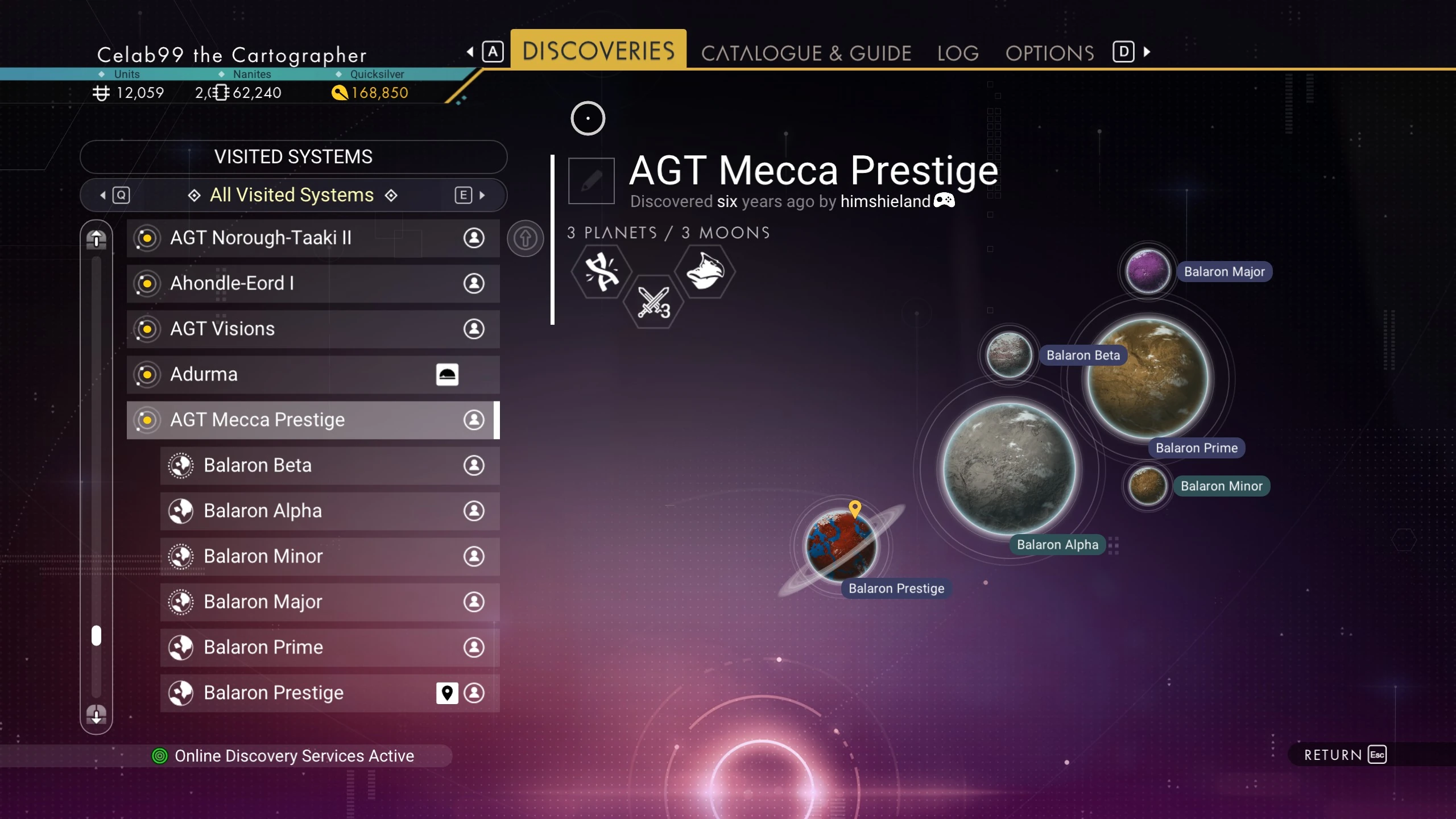
Task: Go to the Options tab
Action: click(x=1049, y=53)
